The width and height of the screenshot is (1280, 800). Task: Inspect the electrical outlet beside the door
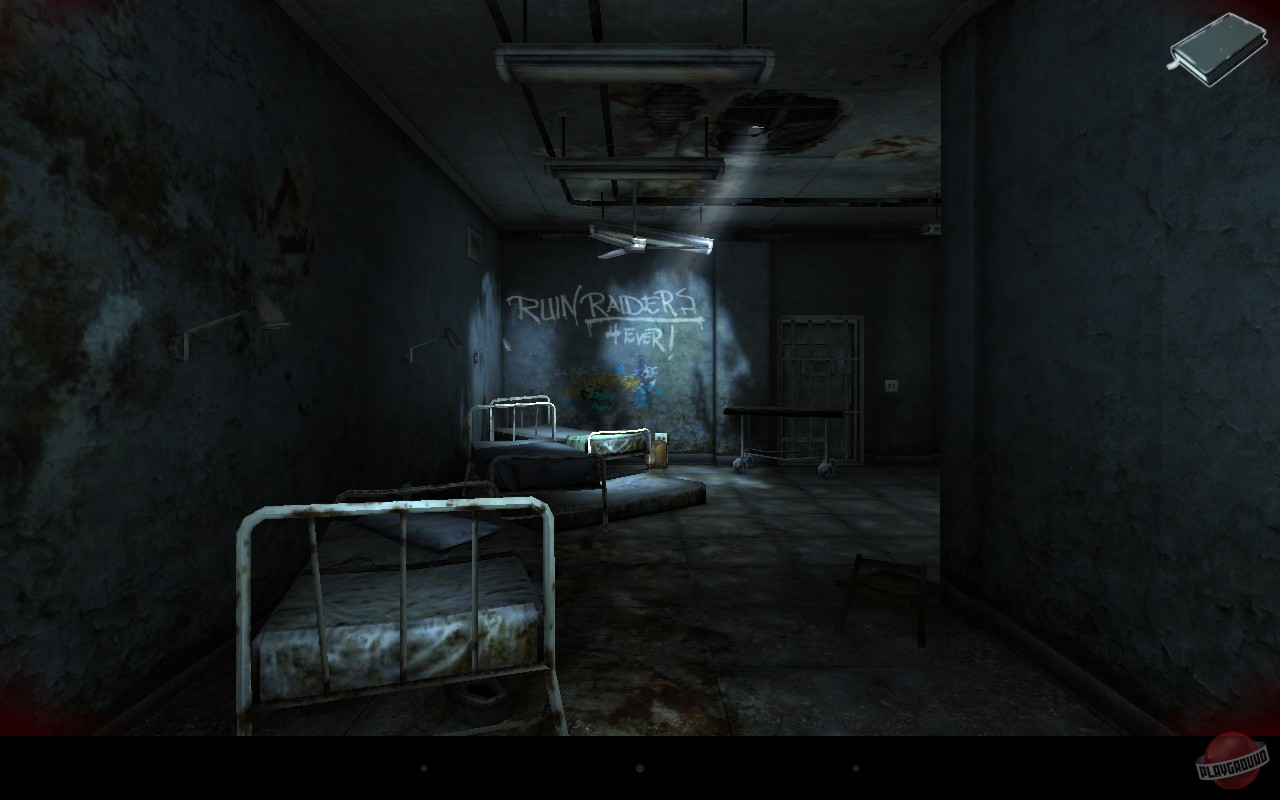pyautogui.click(x=890, y=386)
